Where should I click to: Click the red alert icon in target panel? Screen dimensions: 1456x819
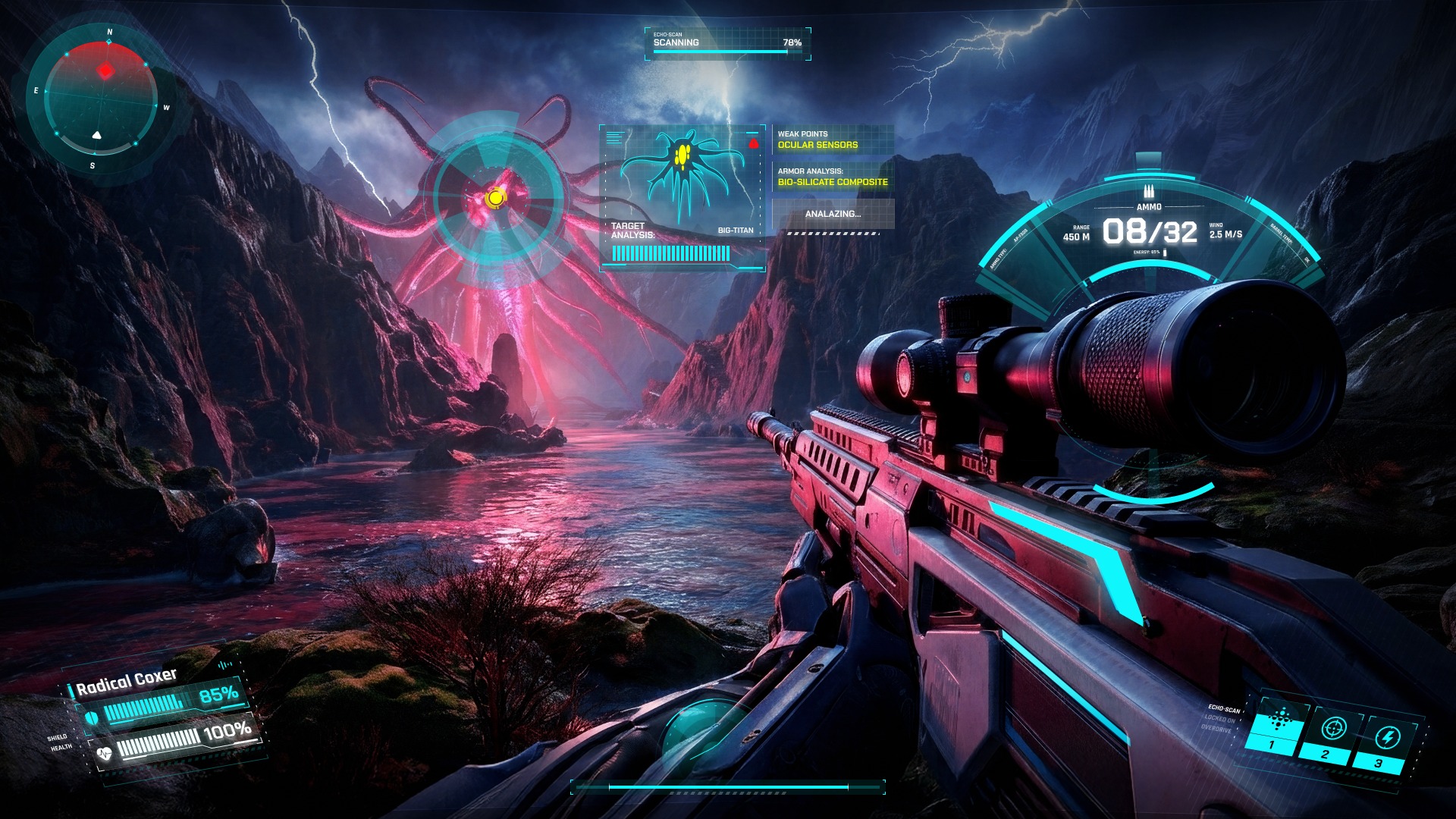point(753,143)
